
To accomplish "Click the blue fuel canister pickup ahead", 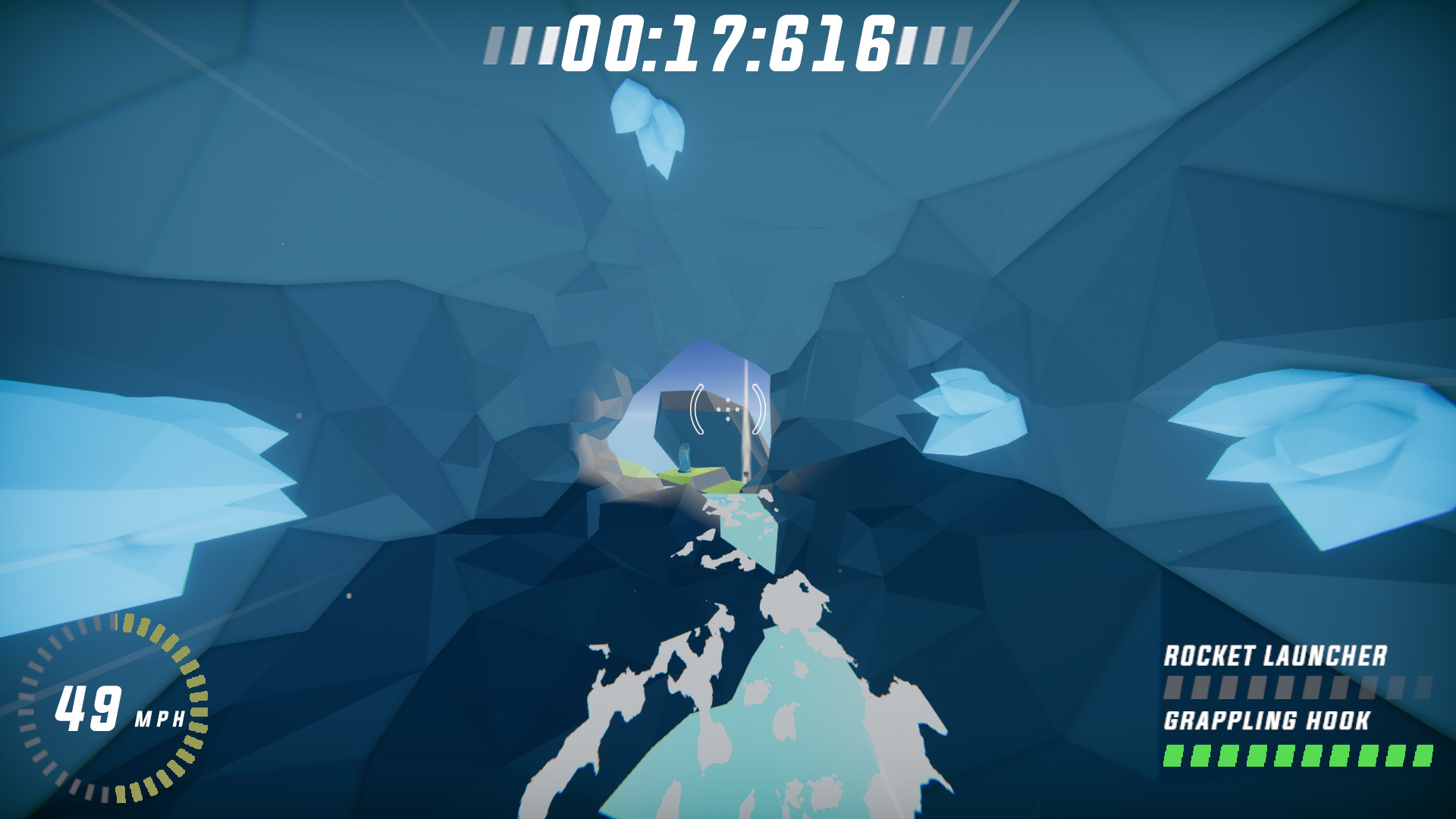I will click(685, 458).
